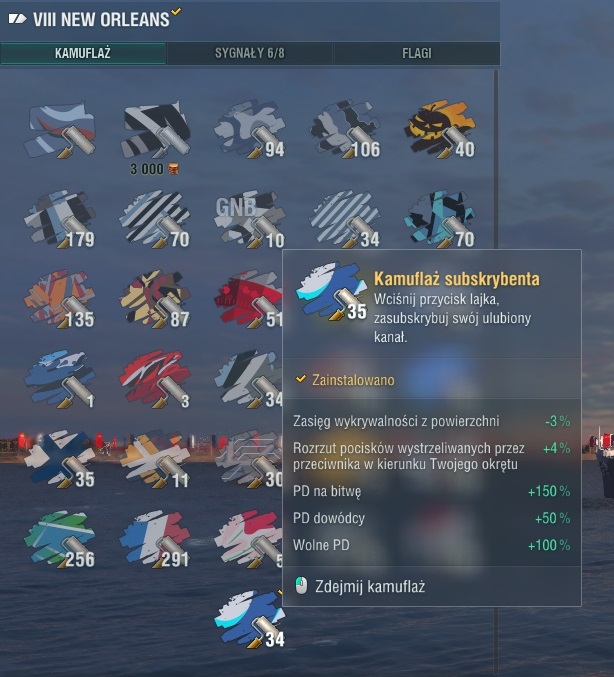Viewport: 614px width, 677px height.
Task: Select the pumpkin Halloween camouflage with 40
Action: 438,131
